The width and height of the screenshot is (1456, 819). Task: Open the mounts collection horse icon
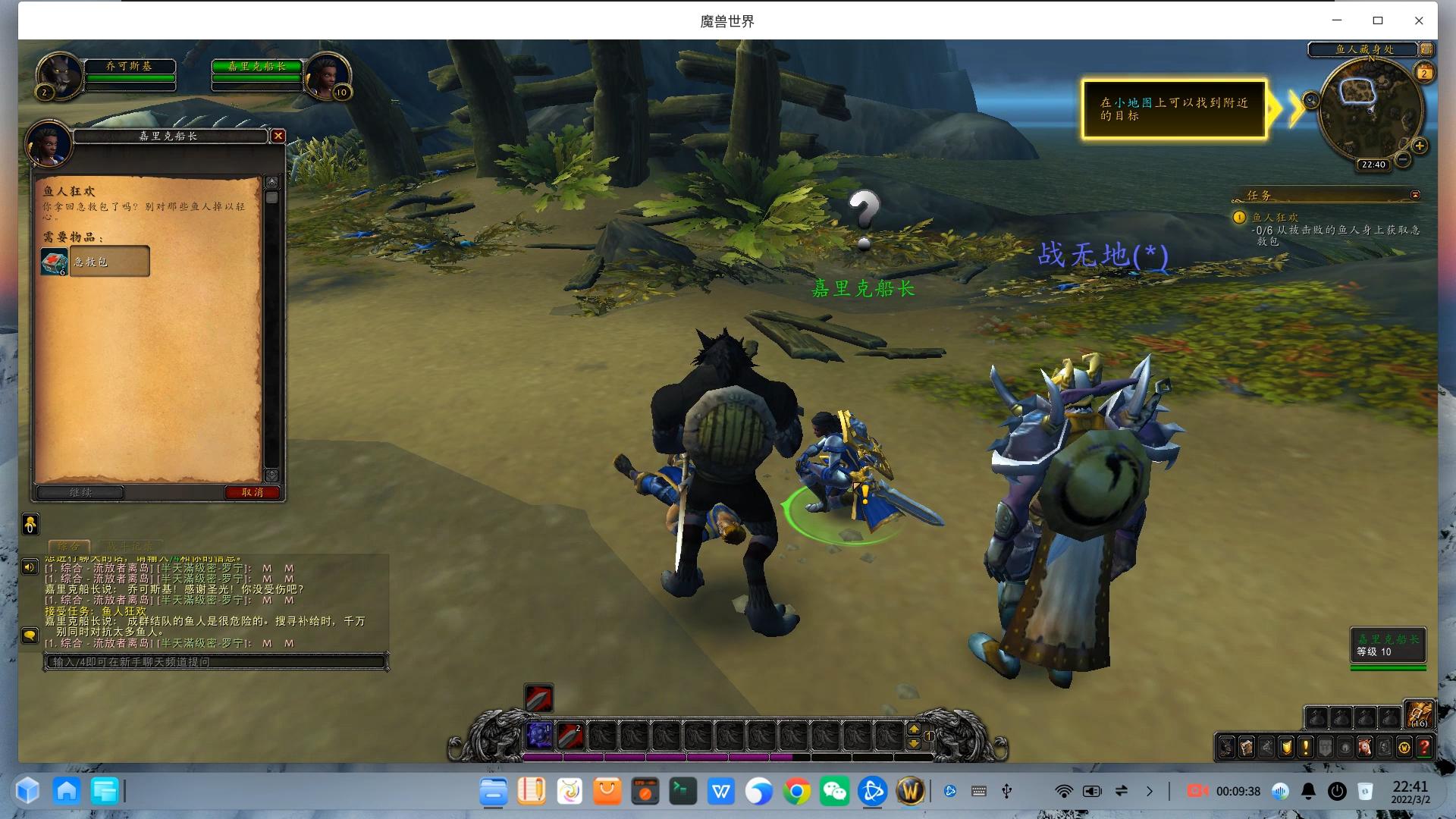click(1365, 748)
